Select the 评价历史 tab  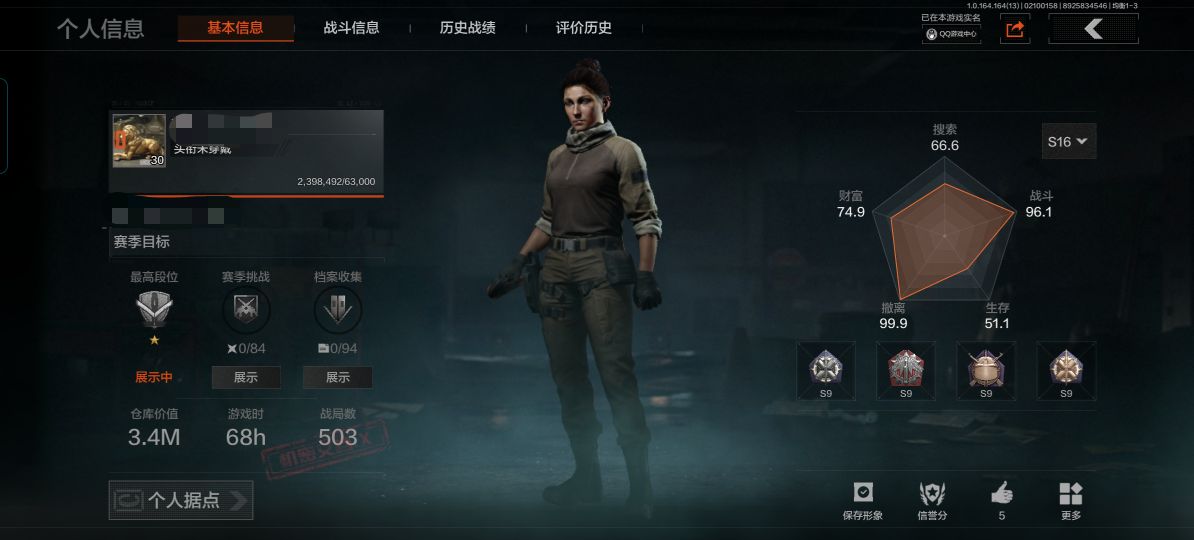(583, 28)
